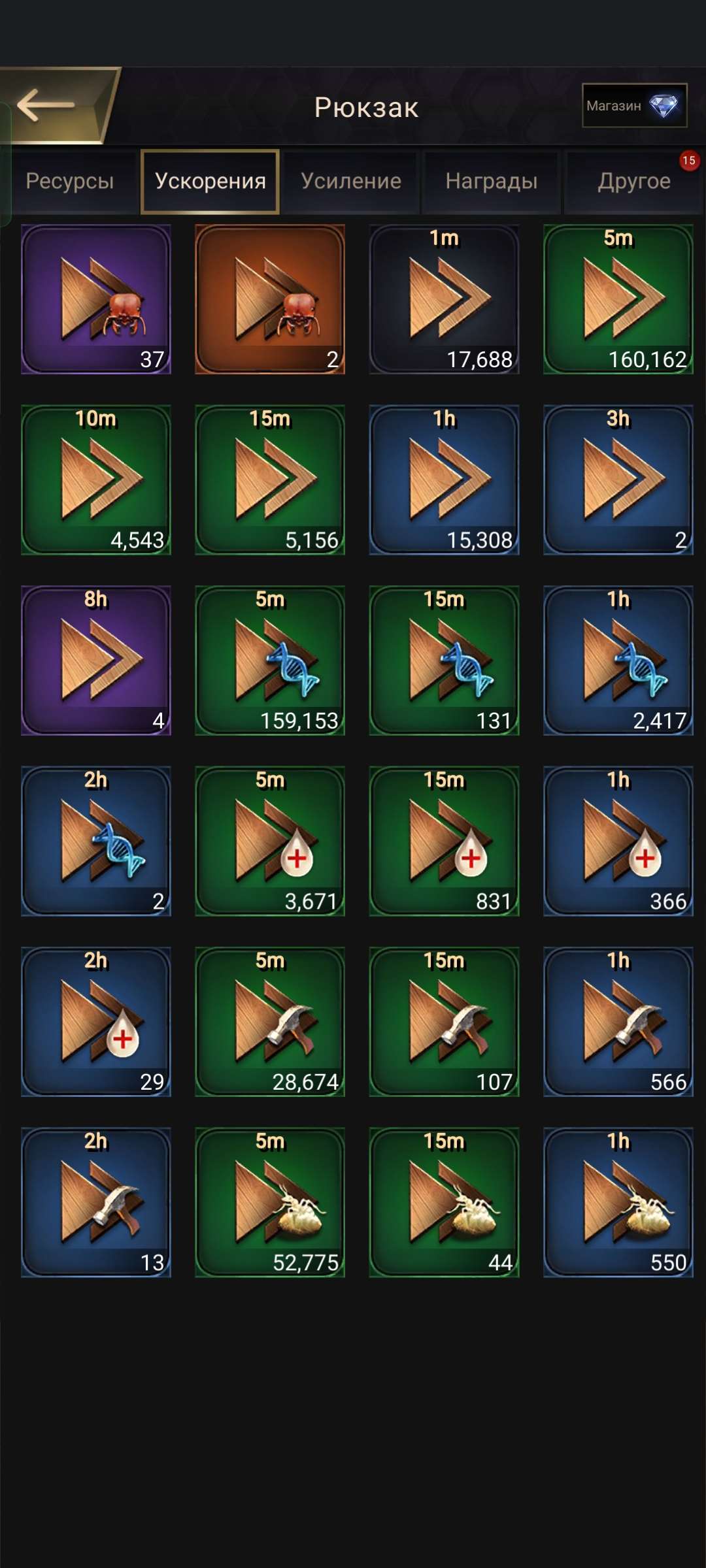Select the Ускорения tab
Viewport: 706px width, 1568px height.
(210, 181)
